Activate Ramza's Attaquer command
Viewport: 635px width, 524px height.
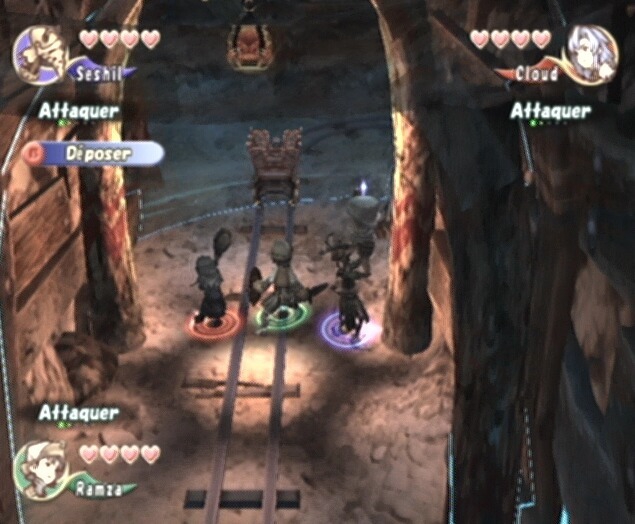pos(79,412)
